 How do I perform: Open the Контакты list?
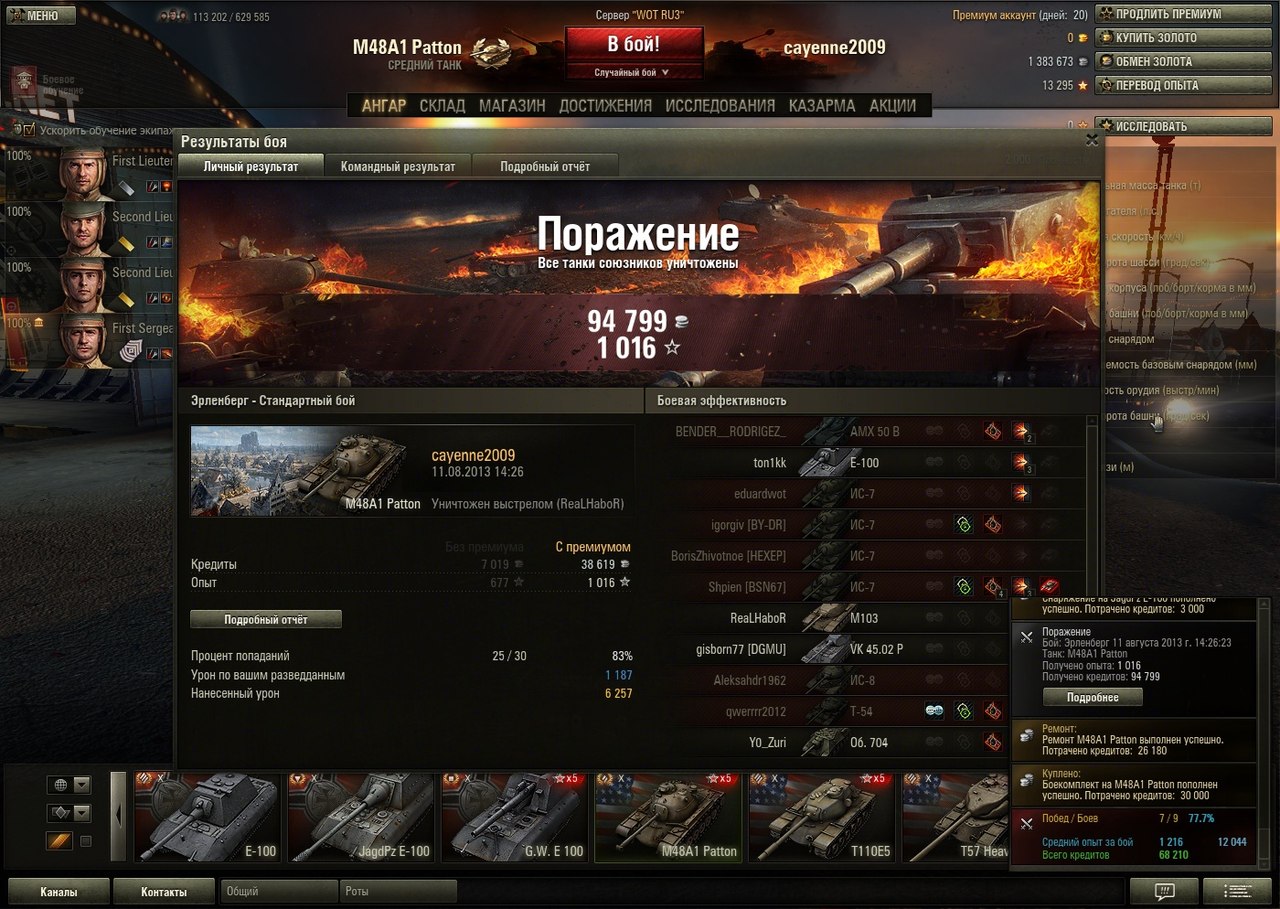(x=164, y=891)
